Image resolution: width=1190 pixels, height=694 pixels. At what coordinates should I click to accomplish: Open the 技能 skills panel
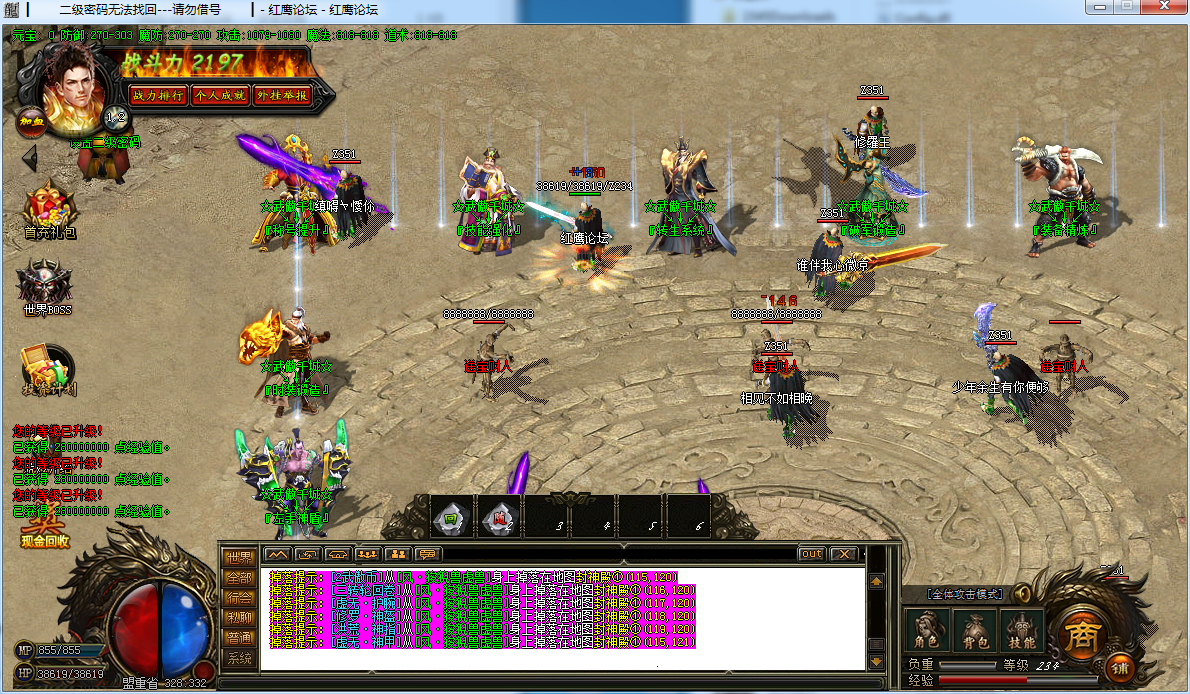click(x=1021, y=631)
